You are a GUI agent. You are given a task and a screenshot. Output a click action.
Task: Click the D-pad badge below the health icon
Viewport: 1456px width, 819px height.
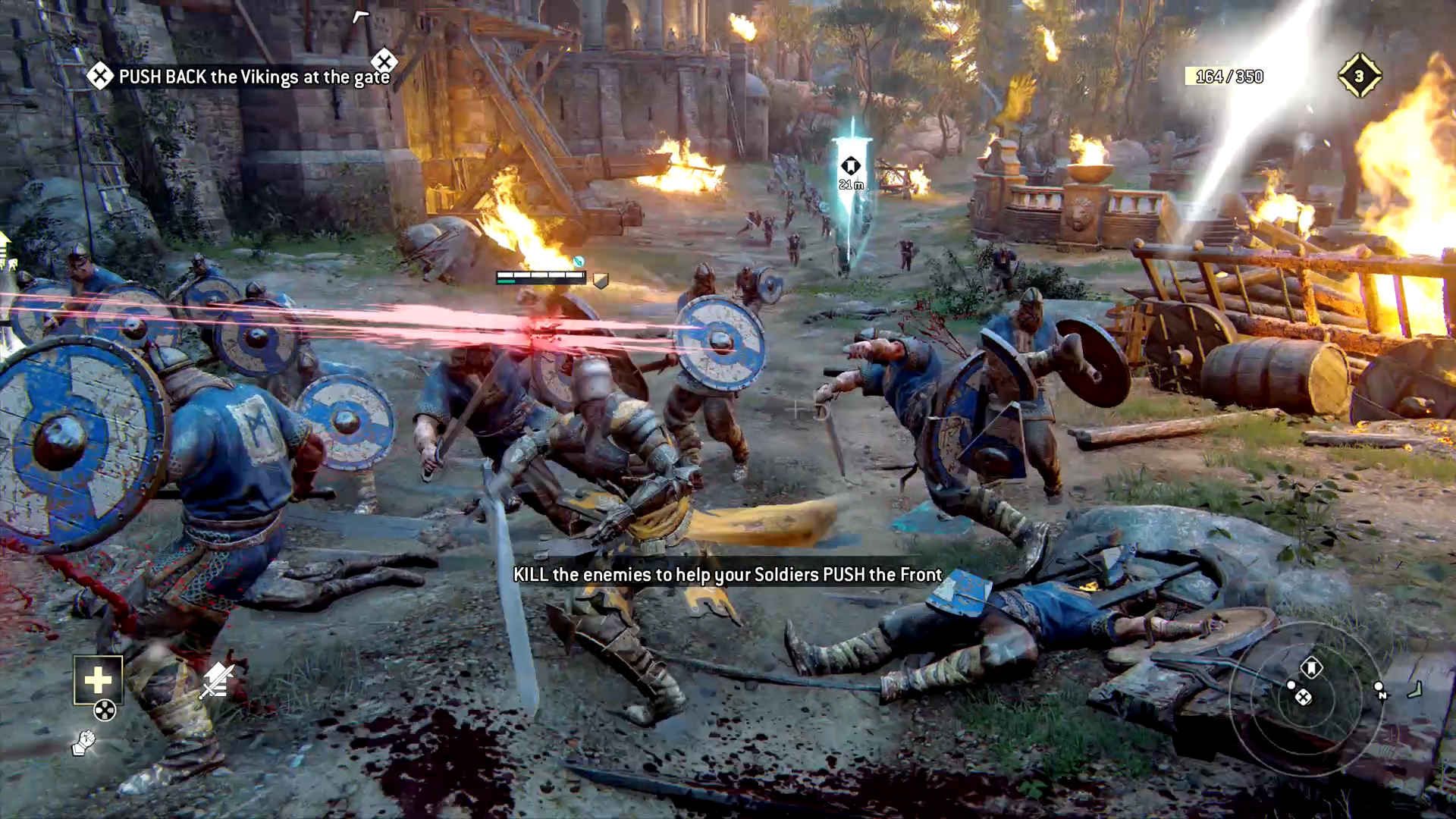pos(104,710)
